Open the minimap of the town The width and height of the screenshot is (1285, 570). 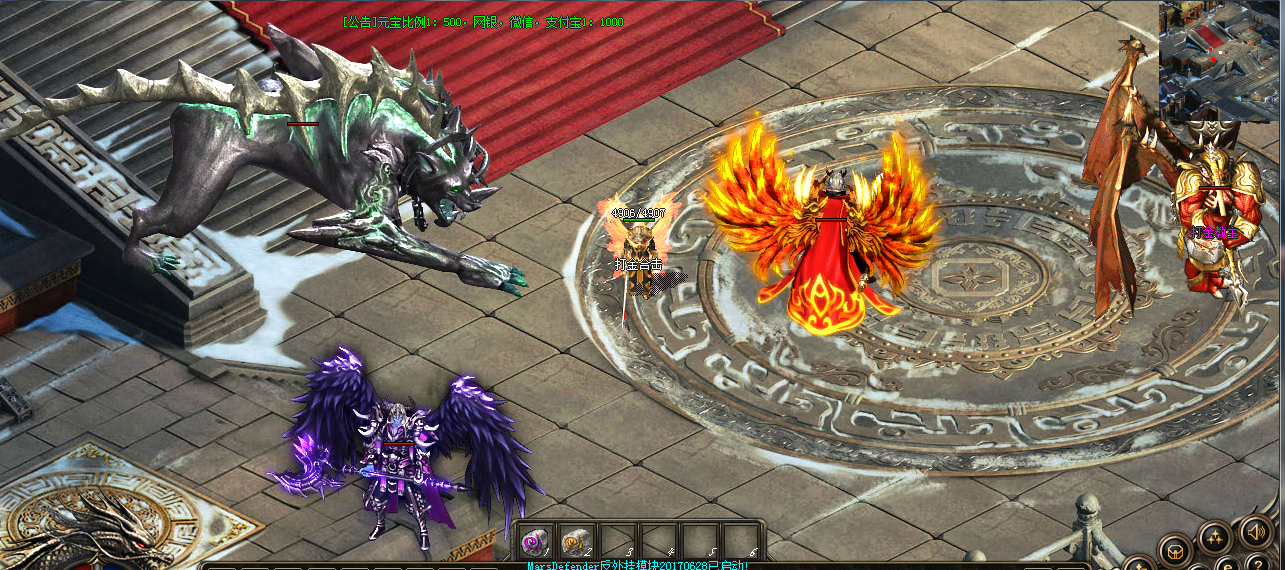click(1221, 60)
